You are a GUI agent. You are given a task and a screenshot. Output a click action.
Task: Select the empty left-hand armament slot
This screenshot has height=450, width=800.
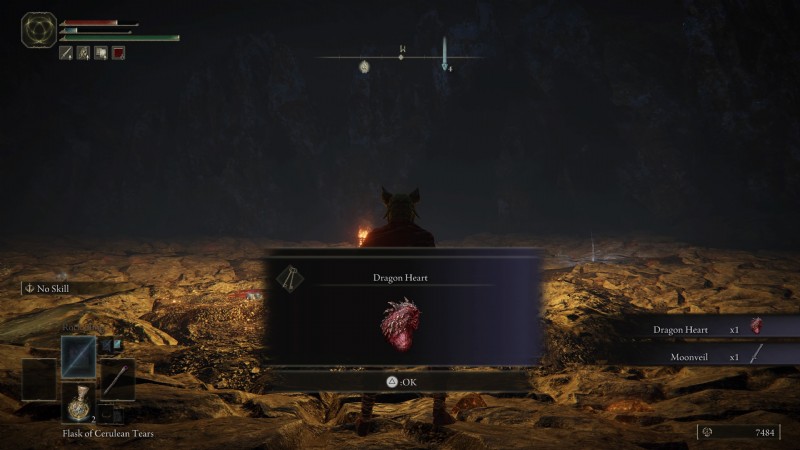[39, 379]
